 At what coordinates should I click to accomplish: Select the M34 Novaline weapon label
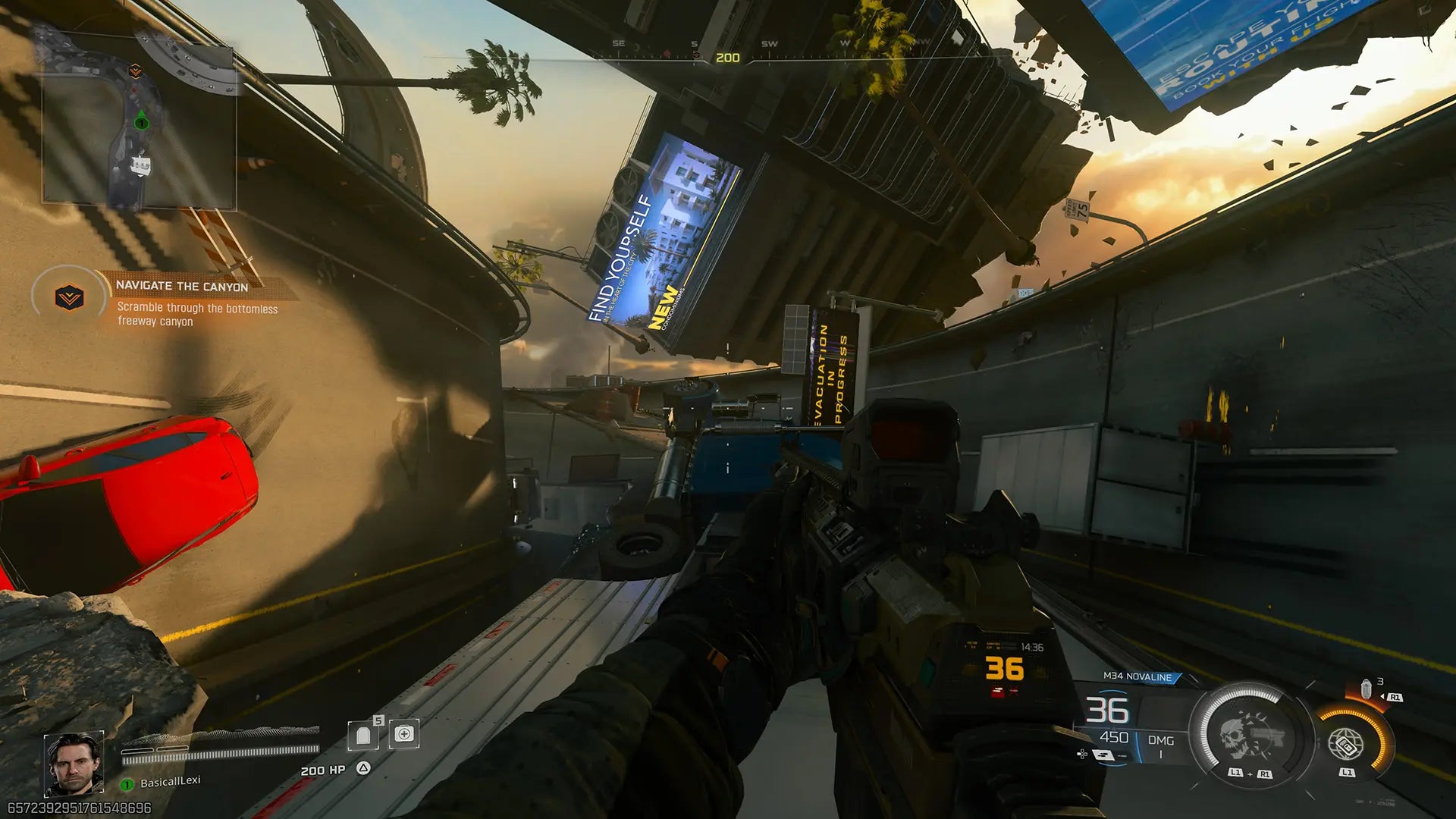(x=1137, y=676)
